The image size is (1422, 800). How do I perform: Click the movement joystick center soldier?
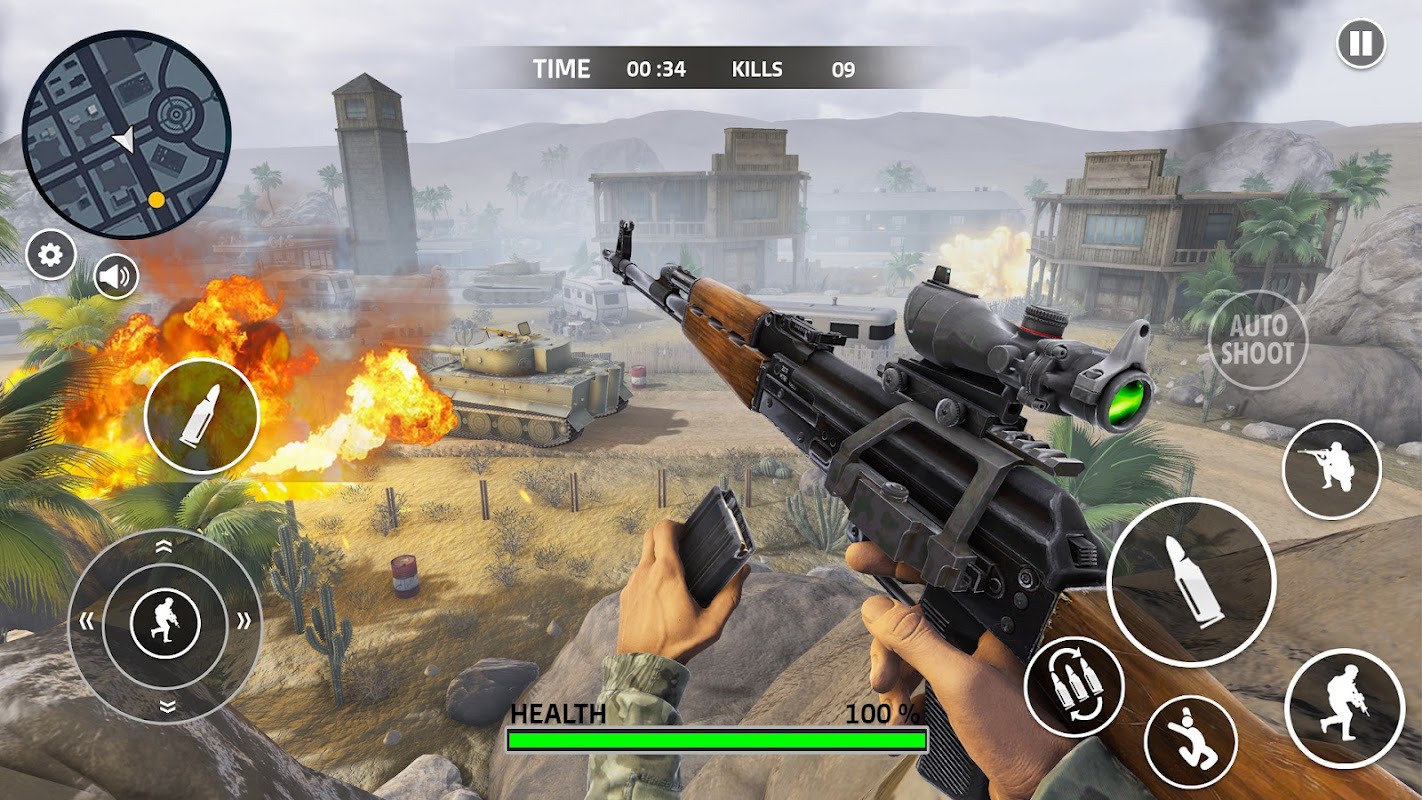165,624
